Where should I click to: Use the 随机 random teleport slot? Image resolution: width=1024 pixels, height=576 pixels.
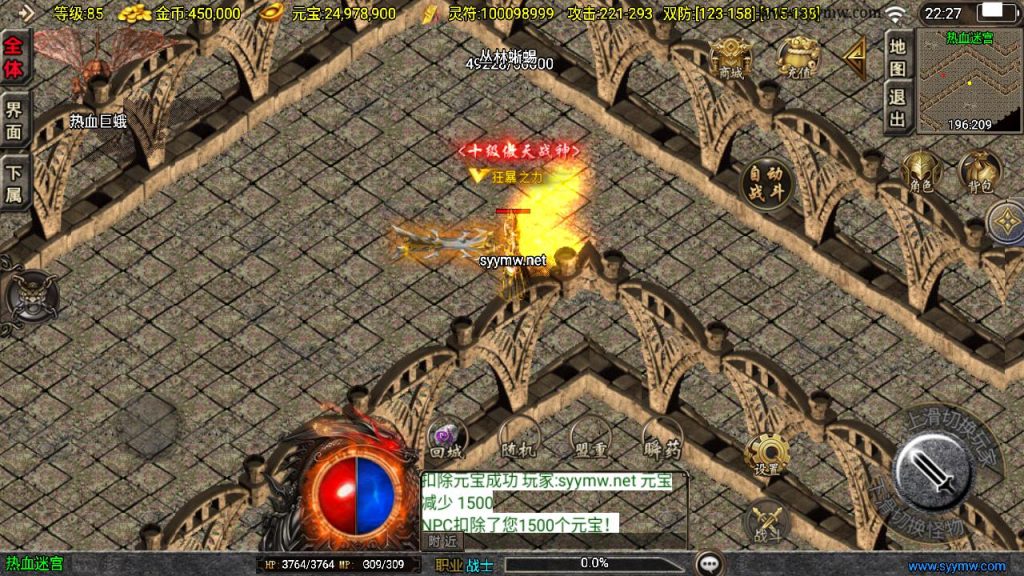[520, 440]
